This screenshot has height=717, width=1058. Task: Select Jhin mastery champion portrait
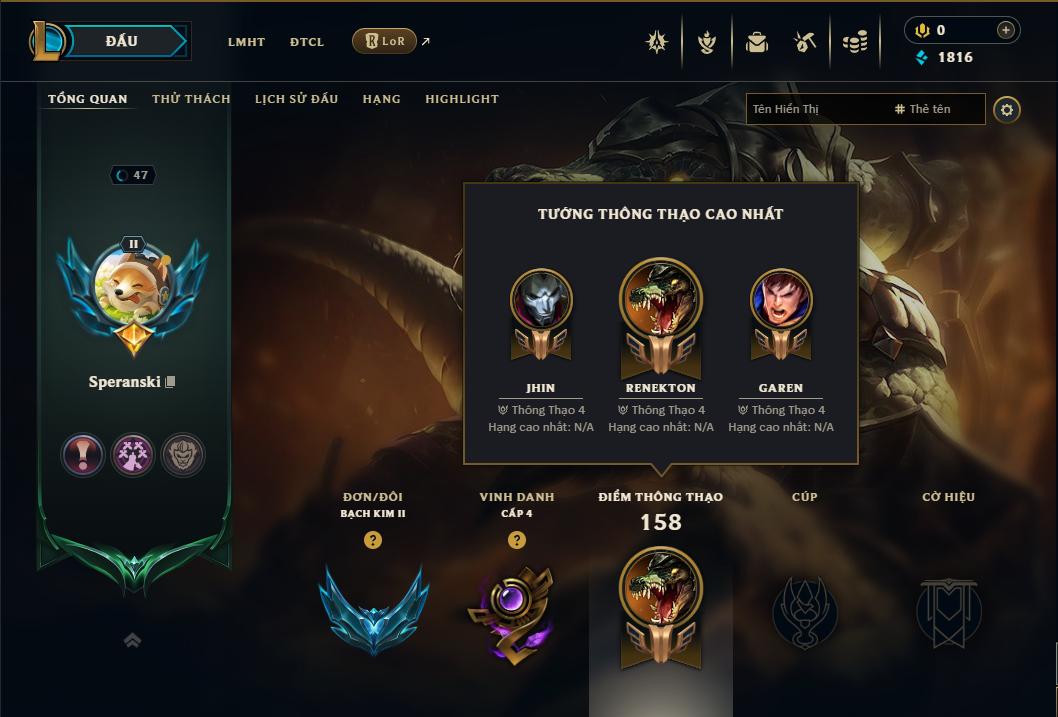pyautogui.click(x=541, y=300)
